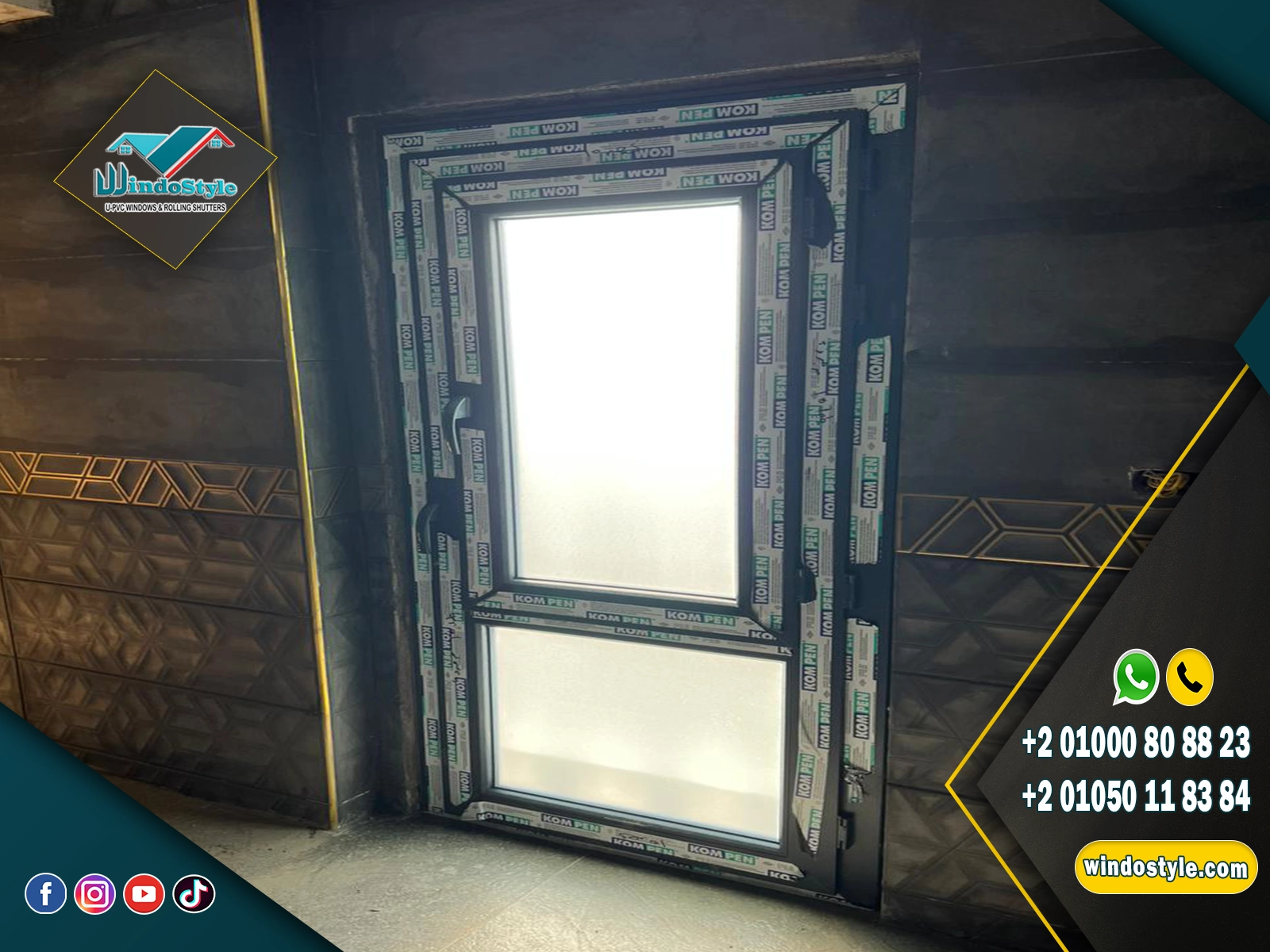
Task: Visit the windostyle.com link button
Action: [x=1166, y=866]
